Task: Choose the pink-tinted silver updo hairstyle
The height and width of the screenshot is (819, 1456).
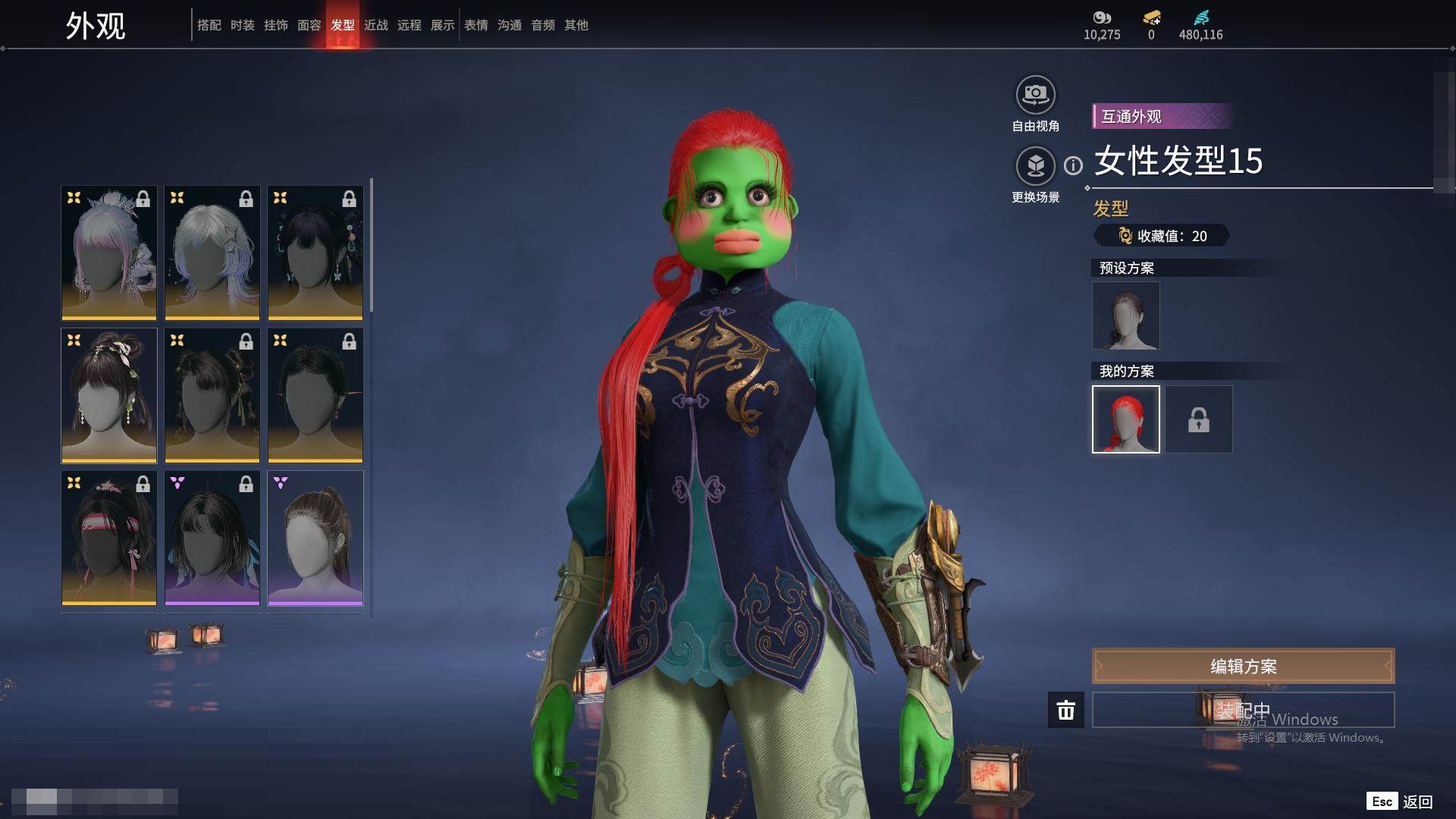Action: 108,253
